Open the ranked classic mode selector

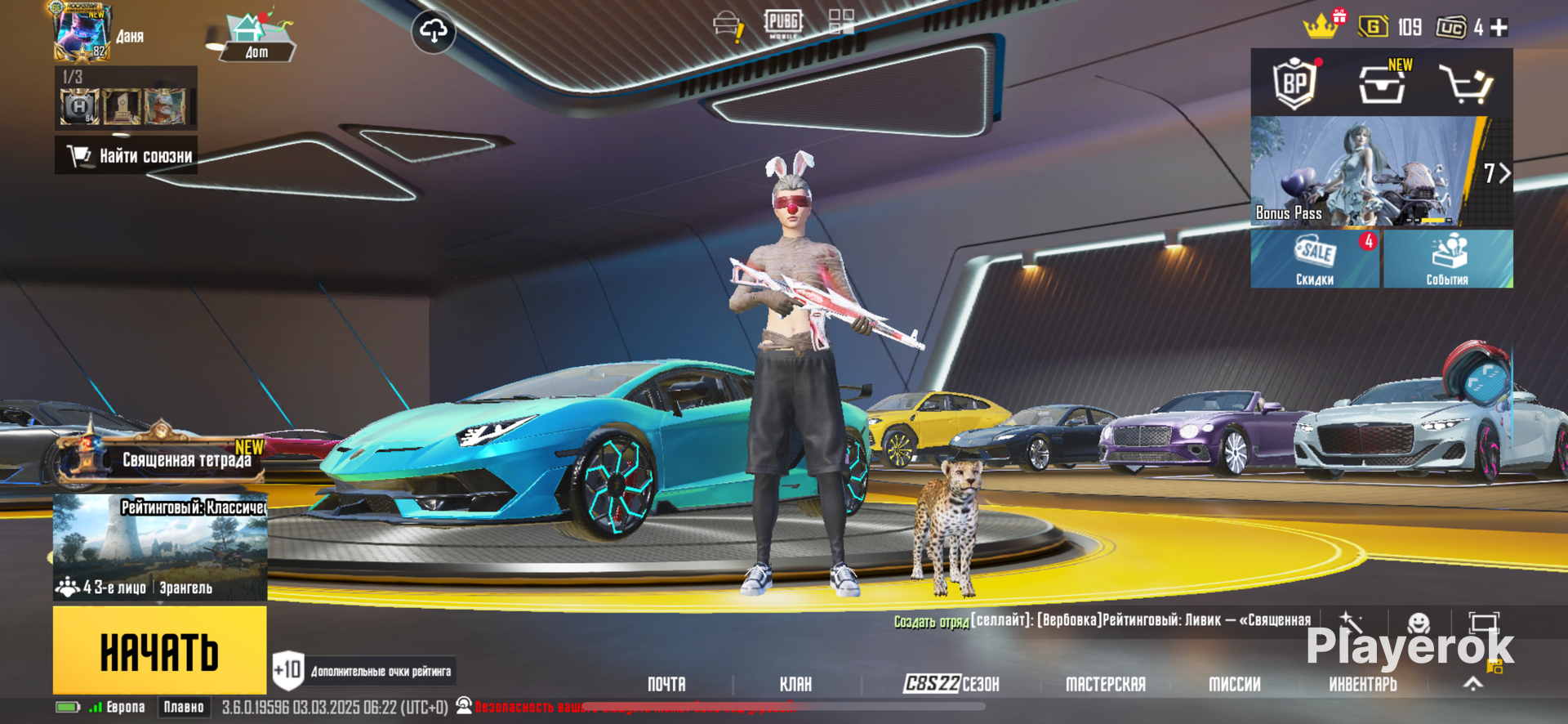click(x=160, y=546)
